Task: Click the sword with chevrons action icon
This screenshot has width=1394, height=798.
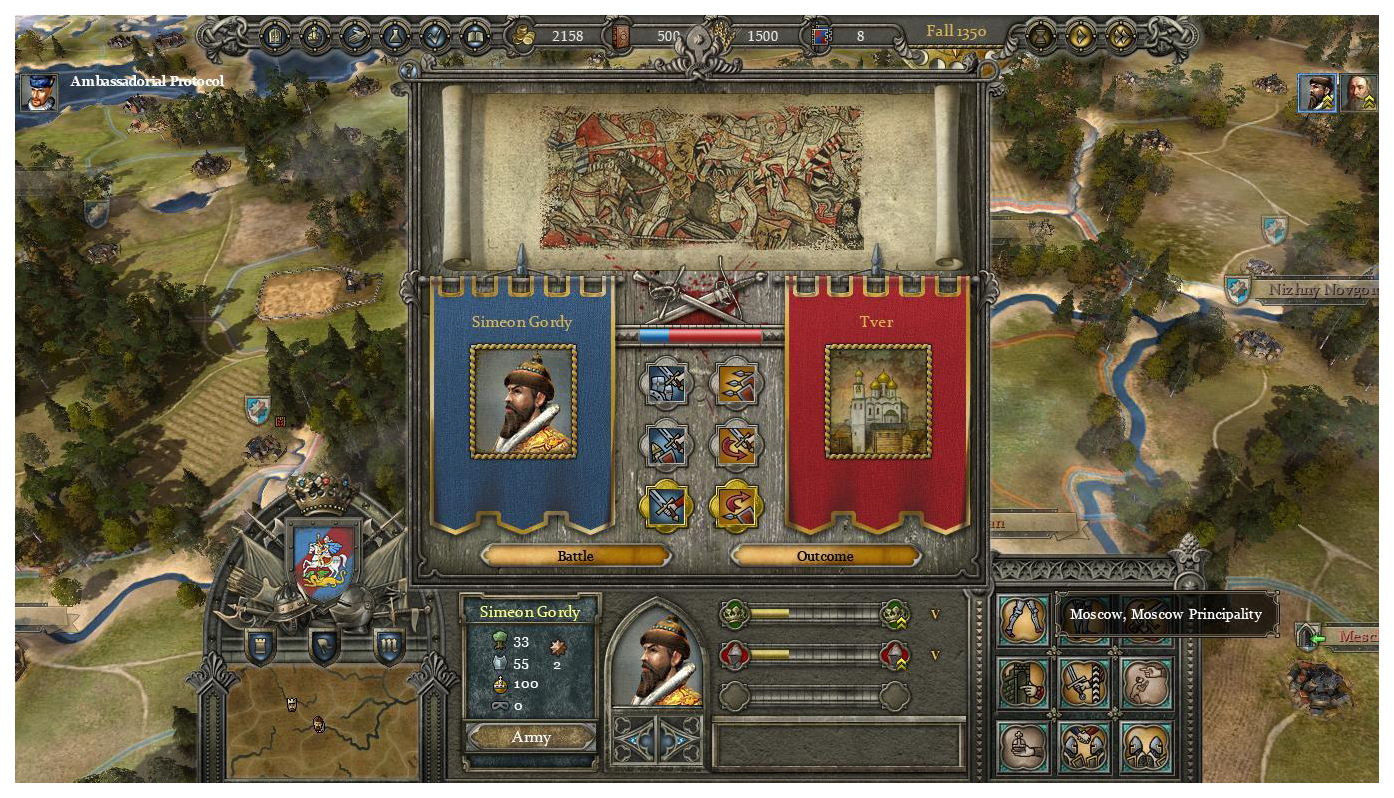Action: pyautogui.click(x=1086, y=684)
